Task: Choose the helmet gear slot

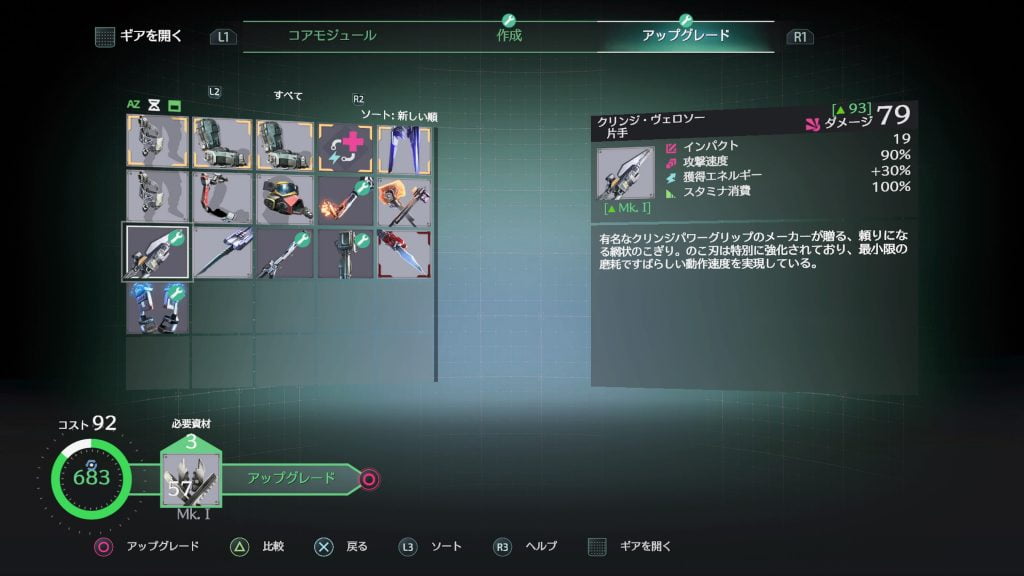Action: pyautogui.click(x=283, y=198)
